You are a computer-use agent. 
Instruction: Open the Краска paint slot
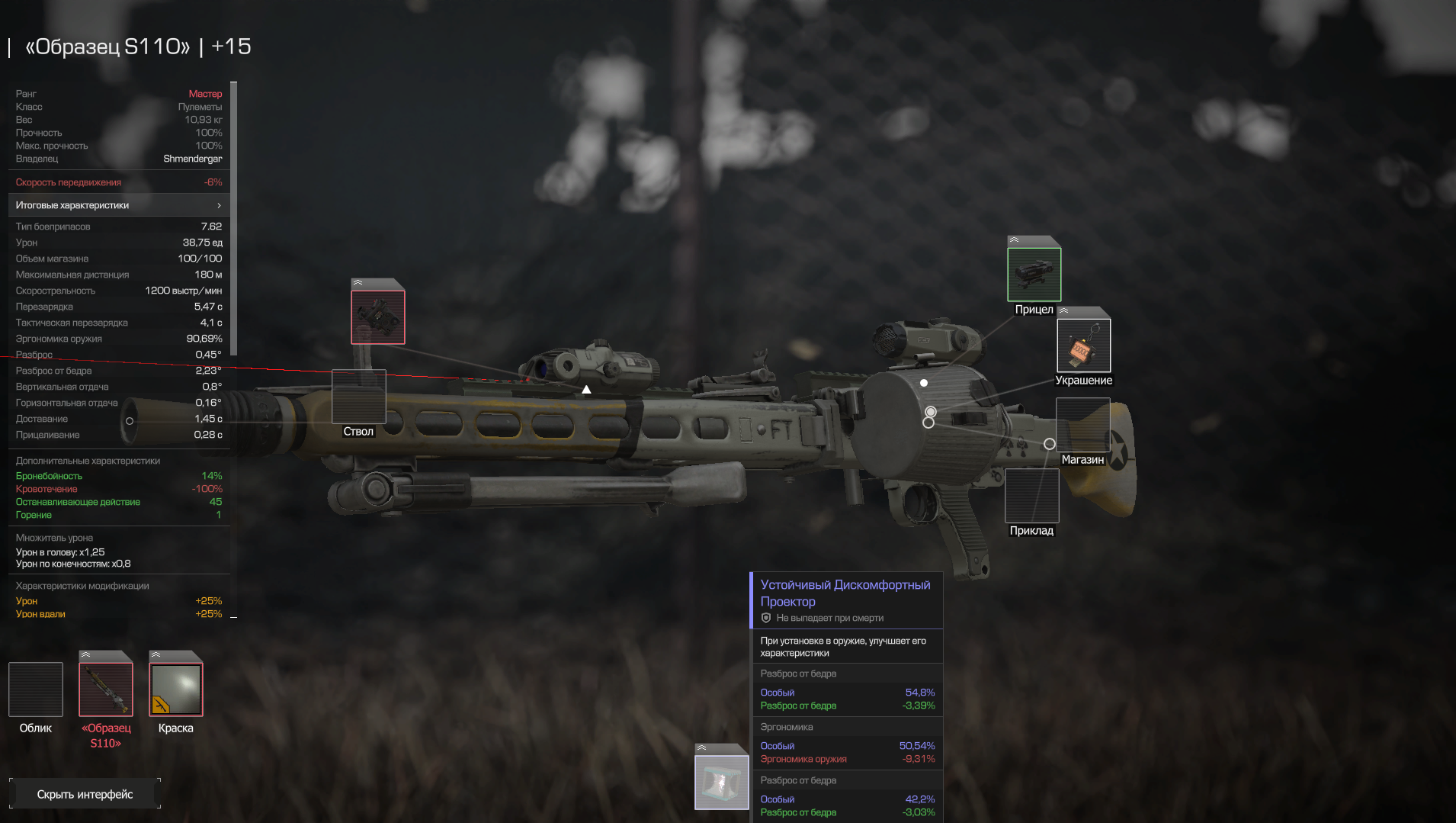[x=176, y=690]
